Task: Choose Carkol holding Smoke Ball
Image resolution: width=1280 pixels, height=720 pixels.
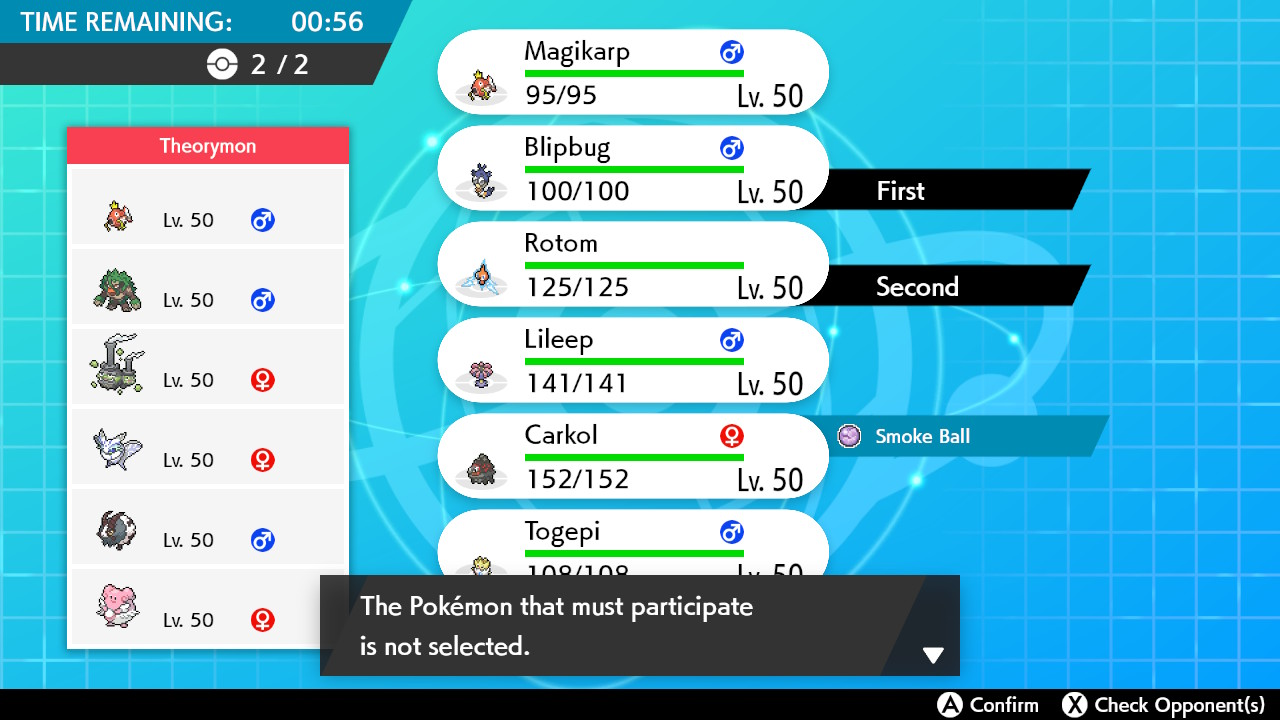Action: 633,456
